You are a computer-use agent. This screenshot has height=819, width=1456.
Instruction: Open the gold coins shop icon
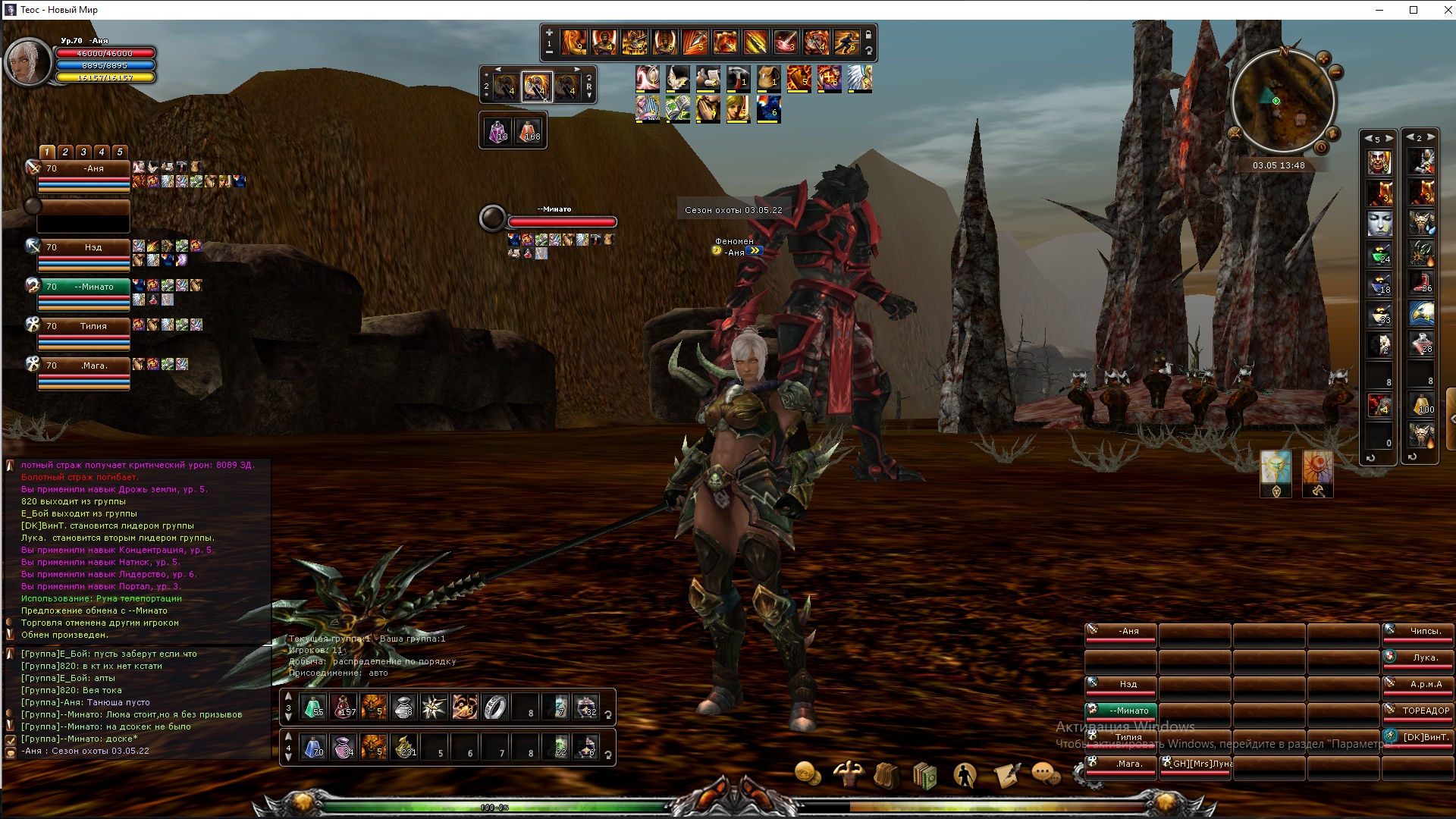coord(808,774)
